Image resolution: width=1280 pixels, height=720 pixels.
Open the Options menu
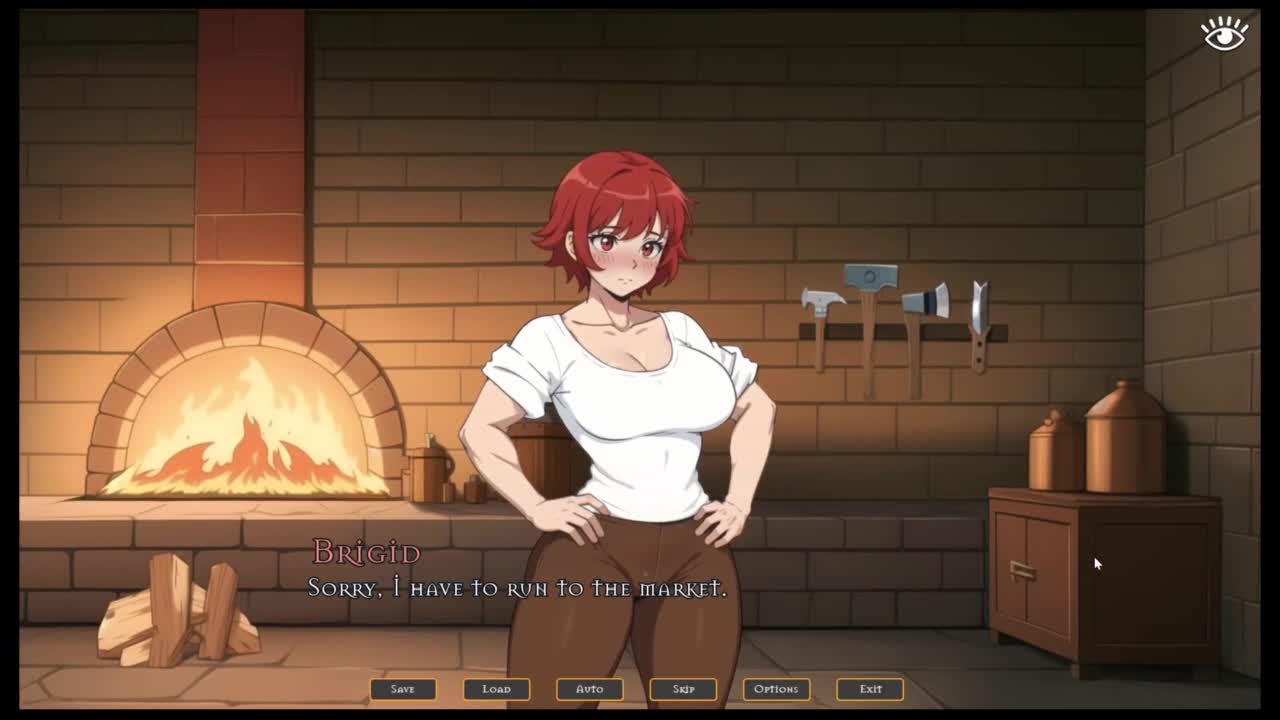[776, 689]
